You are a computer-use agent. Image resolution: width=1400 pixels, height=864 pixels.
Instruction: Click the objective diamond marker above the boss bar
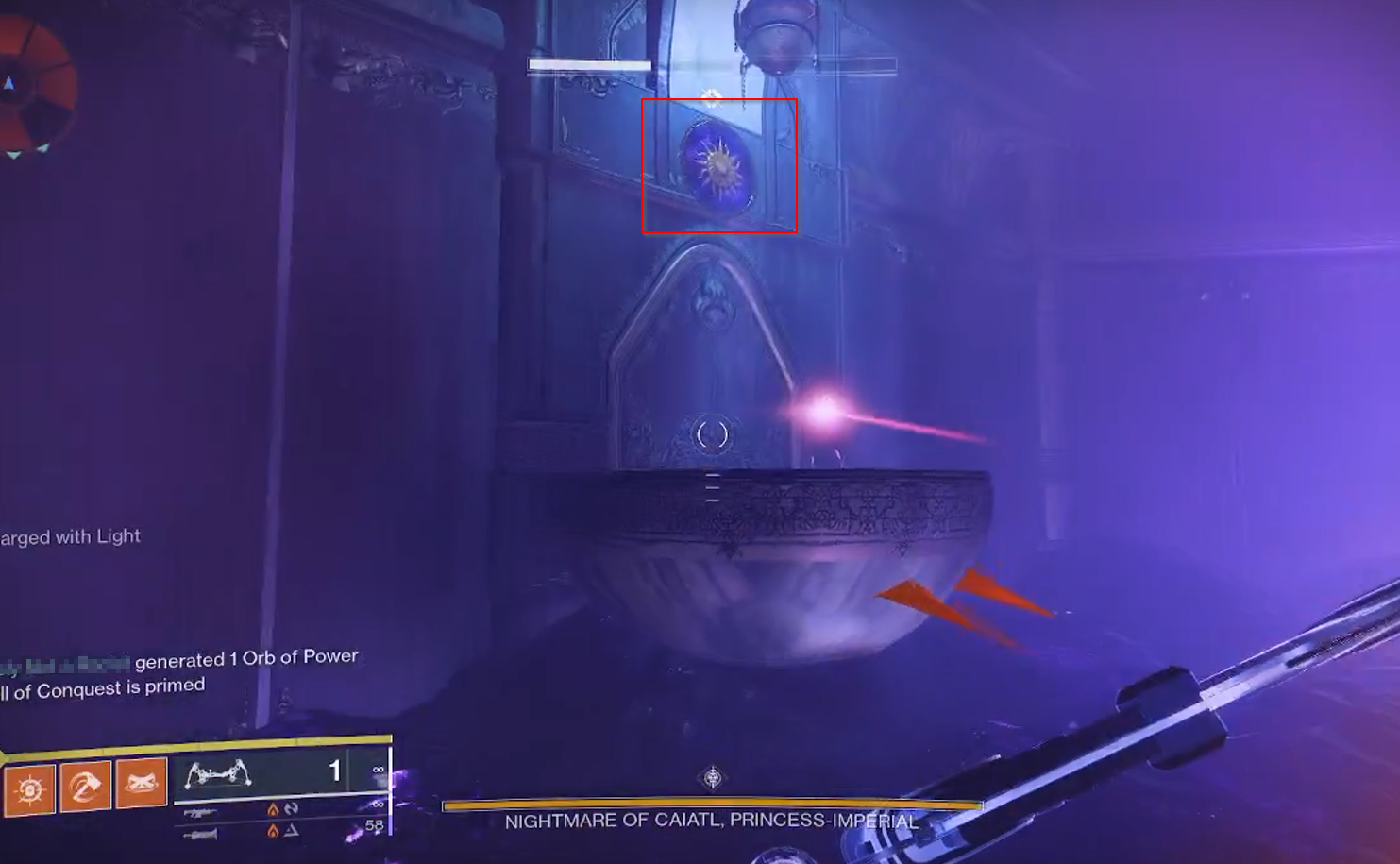tap(712, 780)
